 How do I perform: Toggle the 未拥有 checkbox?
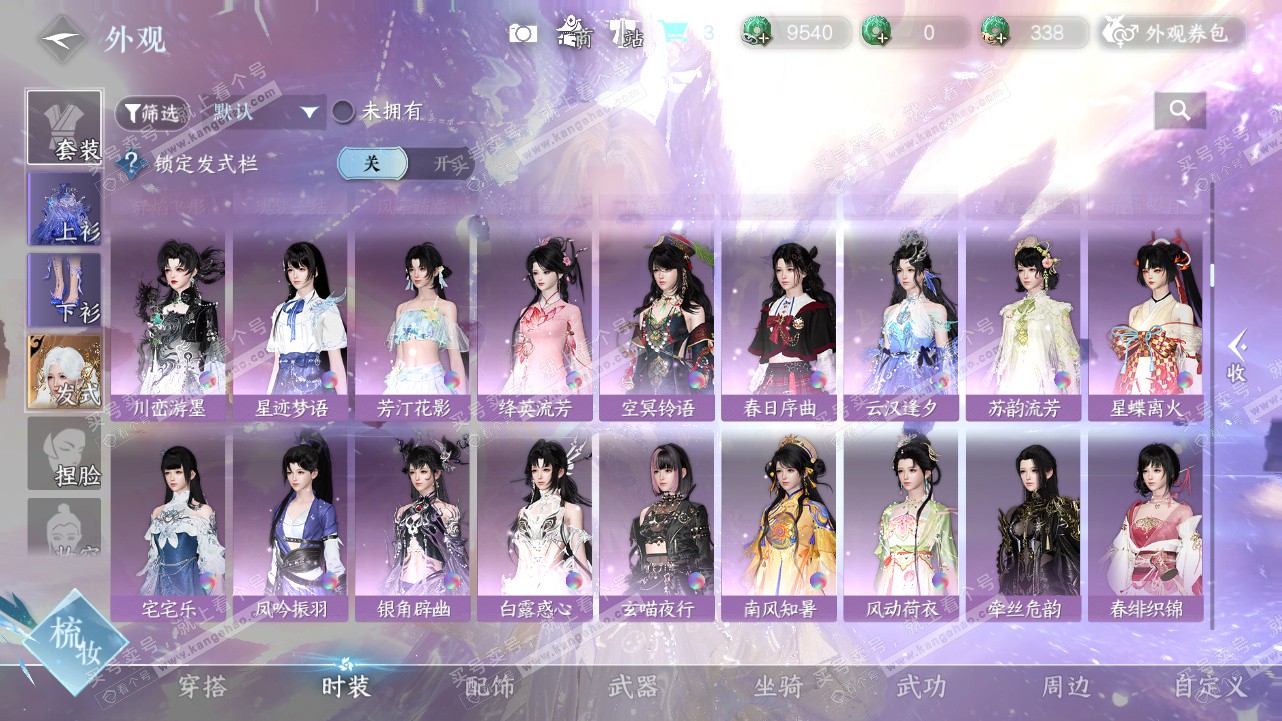click(x=343, y=112)
